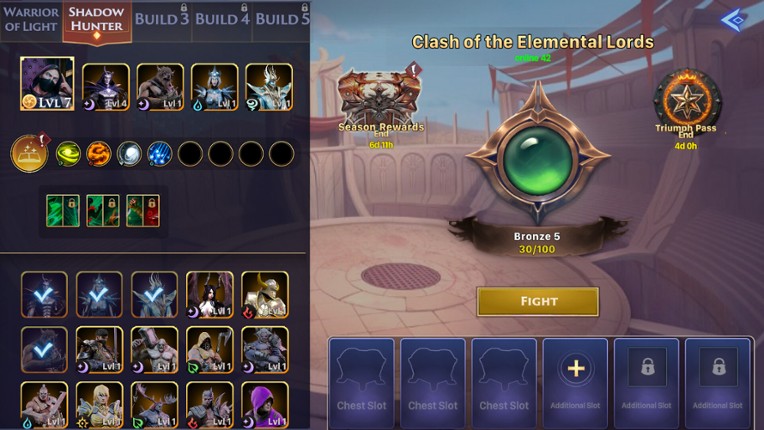Open the golden spellbook icon
This screenshot has width=764, height=430.
click(29, 154)
